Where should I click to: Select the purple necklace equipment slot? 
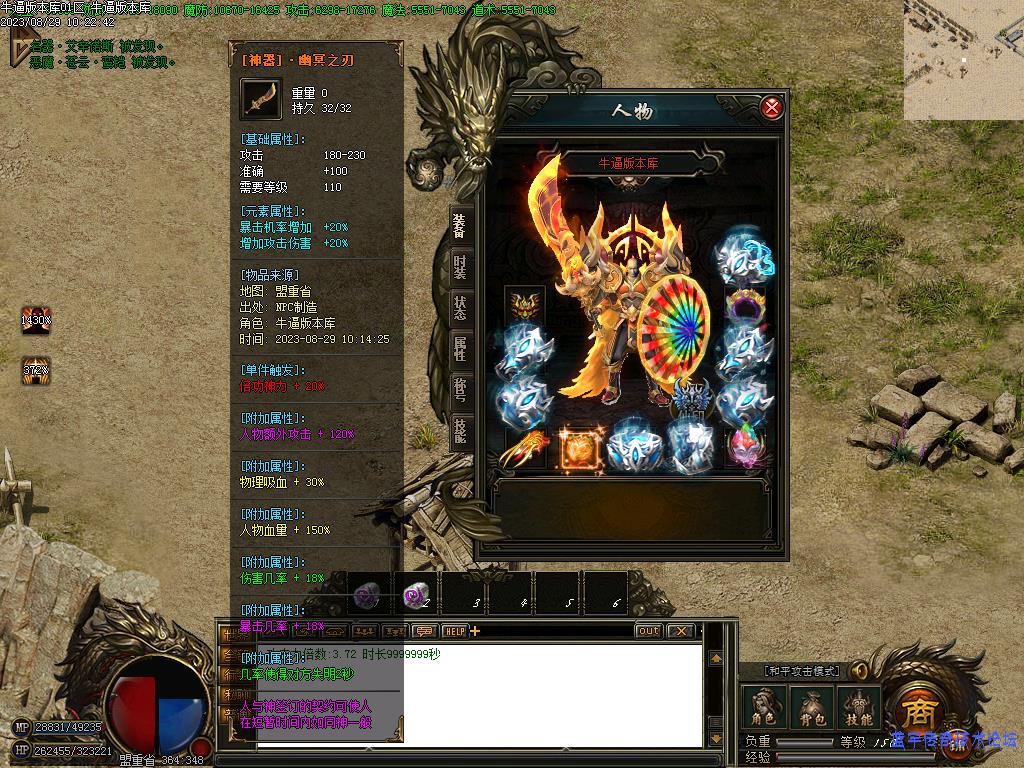tap(744, 306)
